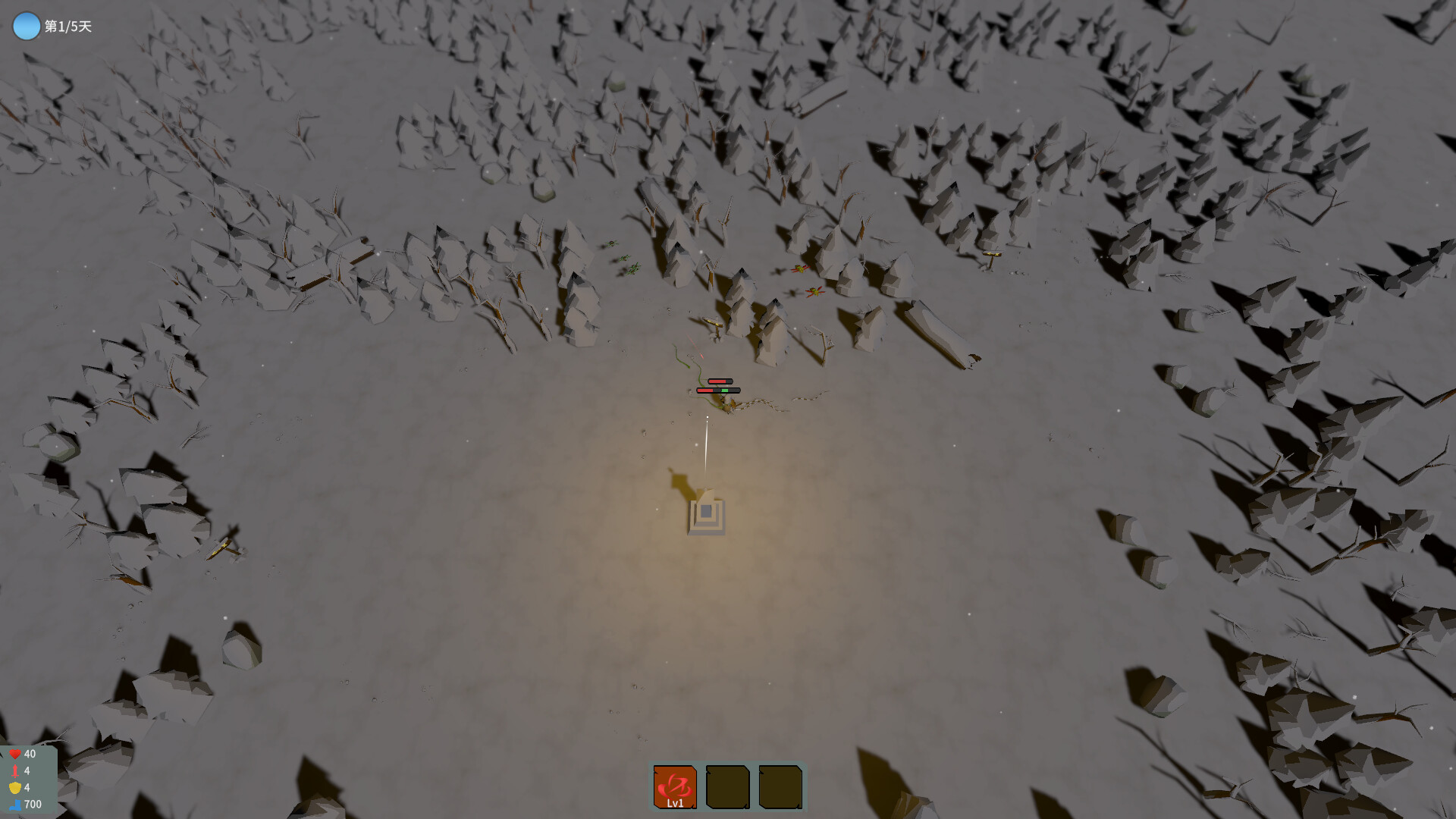Click the blue boot speed icon
This screenshot has width=1456, height=819.
click(15, 805)
